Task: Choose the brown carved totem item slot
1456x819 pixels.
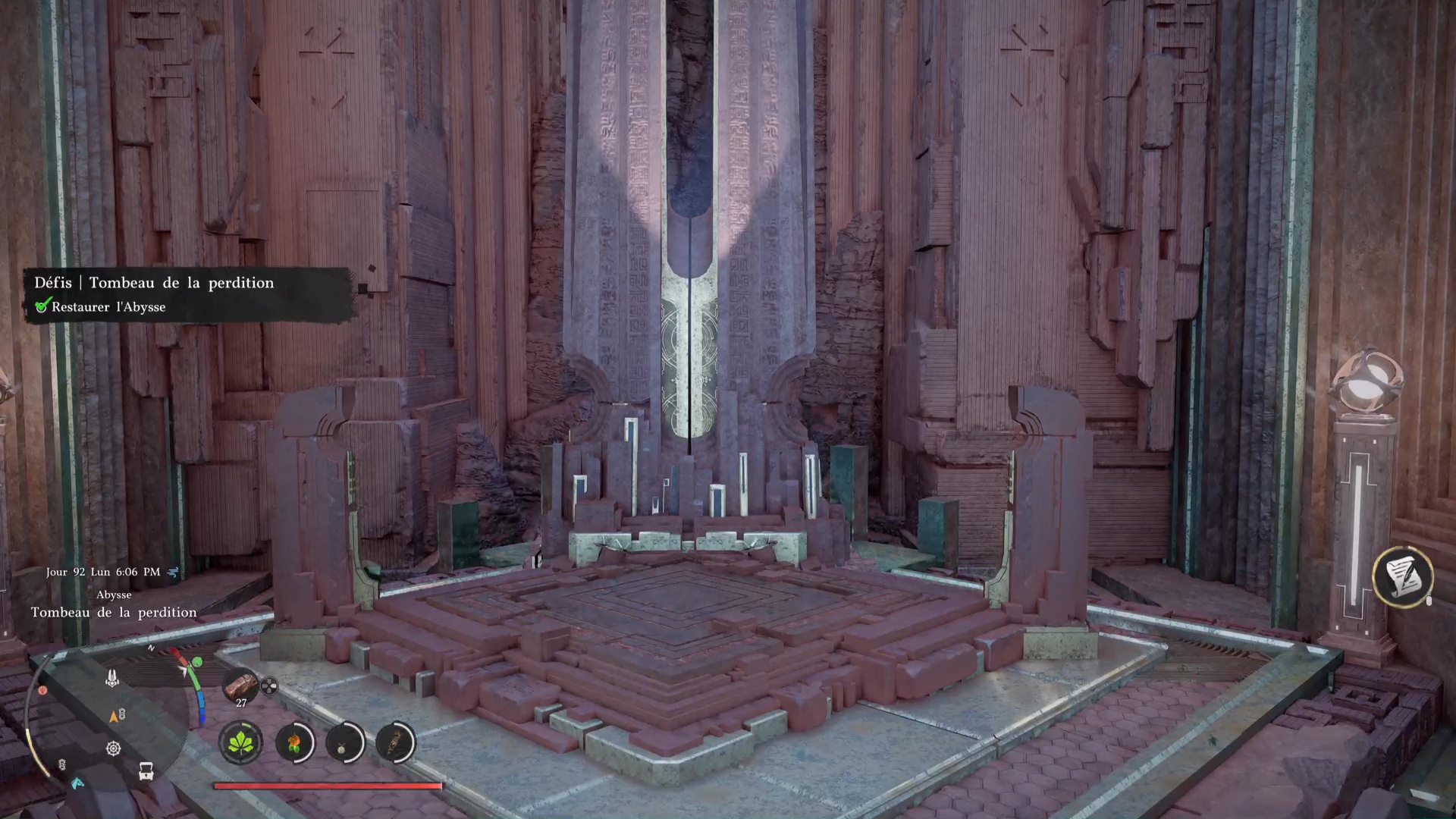Action: [395, 742]
